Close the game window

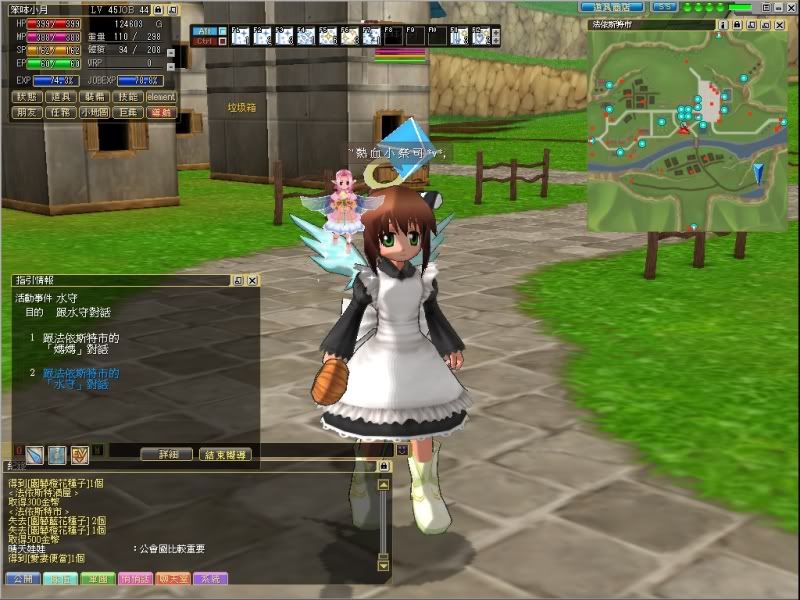point(790,7)
